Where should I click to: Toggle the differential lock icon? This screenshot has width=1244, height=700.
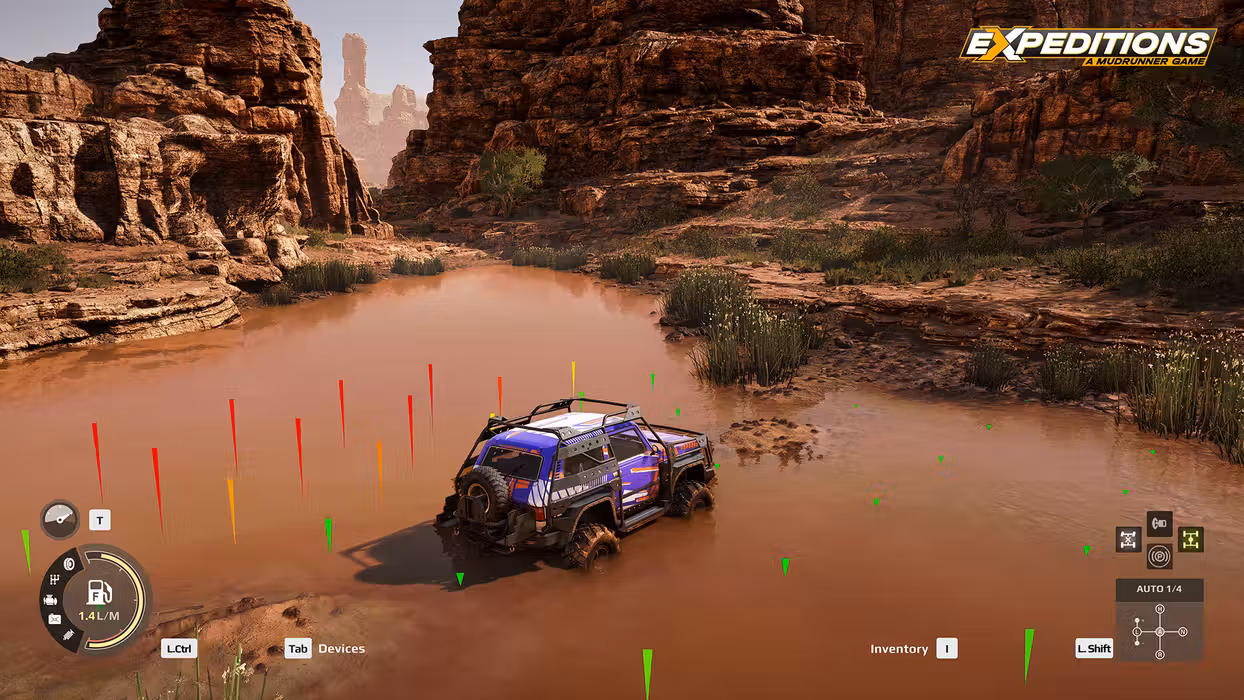pyautogui.click(x=1128, y=539)
